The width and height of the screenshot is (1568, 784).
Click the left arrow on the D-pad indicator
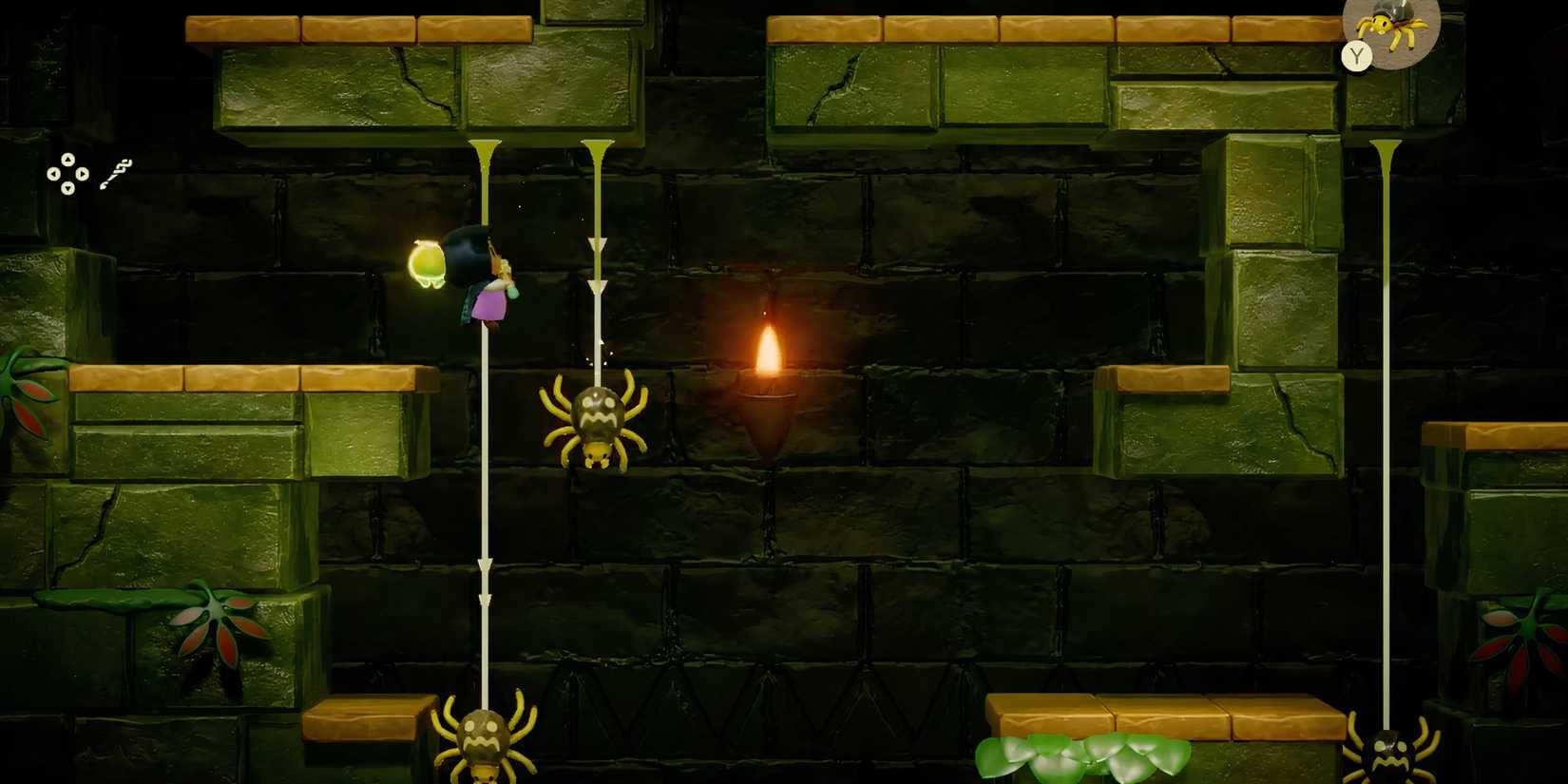[x=52, y=174]
